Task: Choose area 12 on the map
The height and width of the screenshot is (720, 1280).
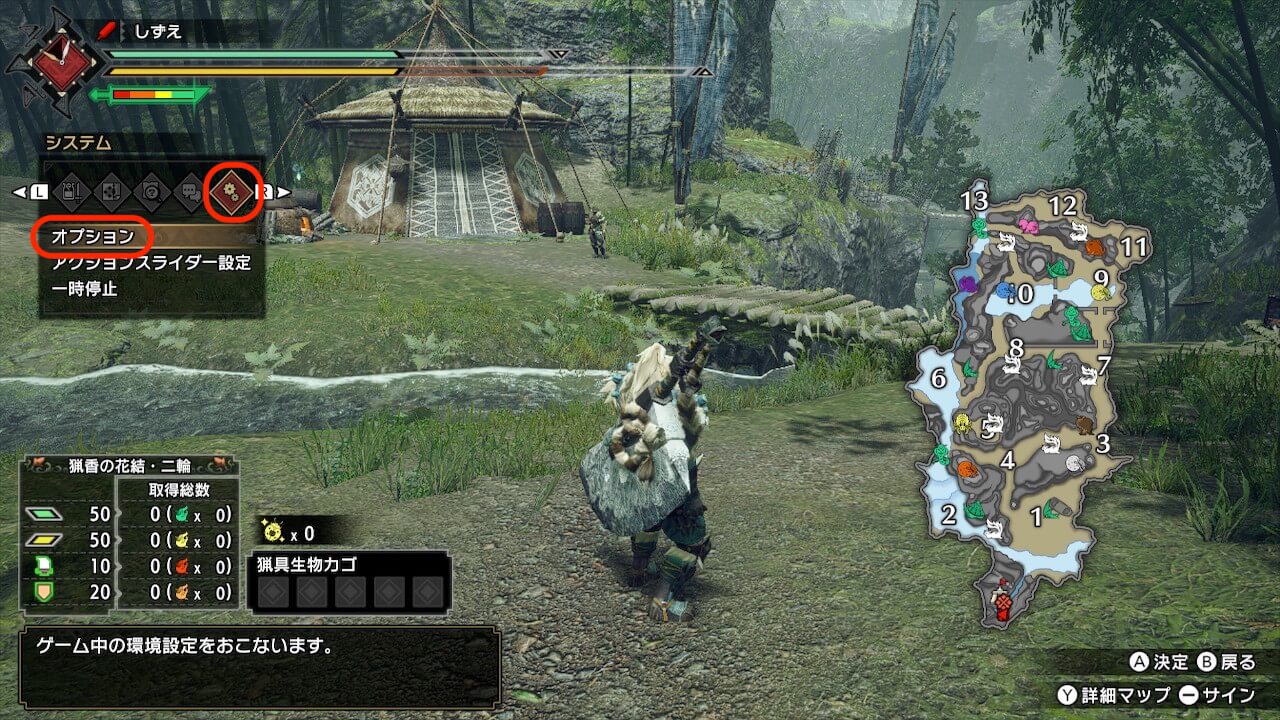Action: pos(1062,206)
